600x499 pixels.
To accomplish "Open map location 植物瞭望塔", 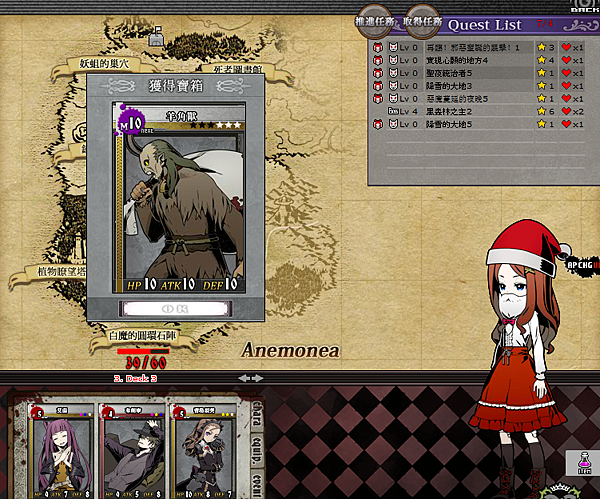I will pos(48,271).
